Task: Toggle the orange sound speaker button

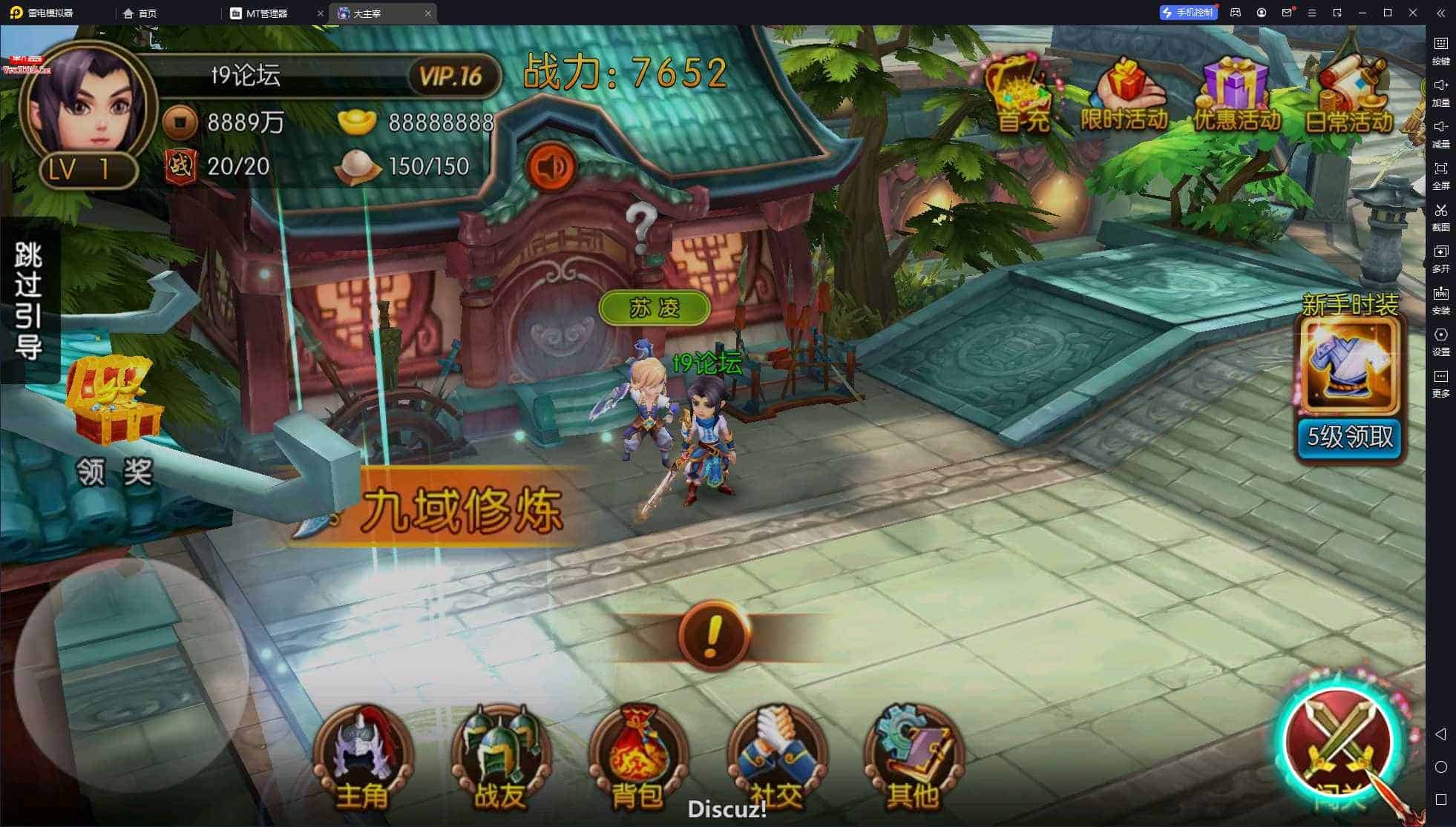Action: 551,167
